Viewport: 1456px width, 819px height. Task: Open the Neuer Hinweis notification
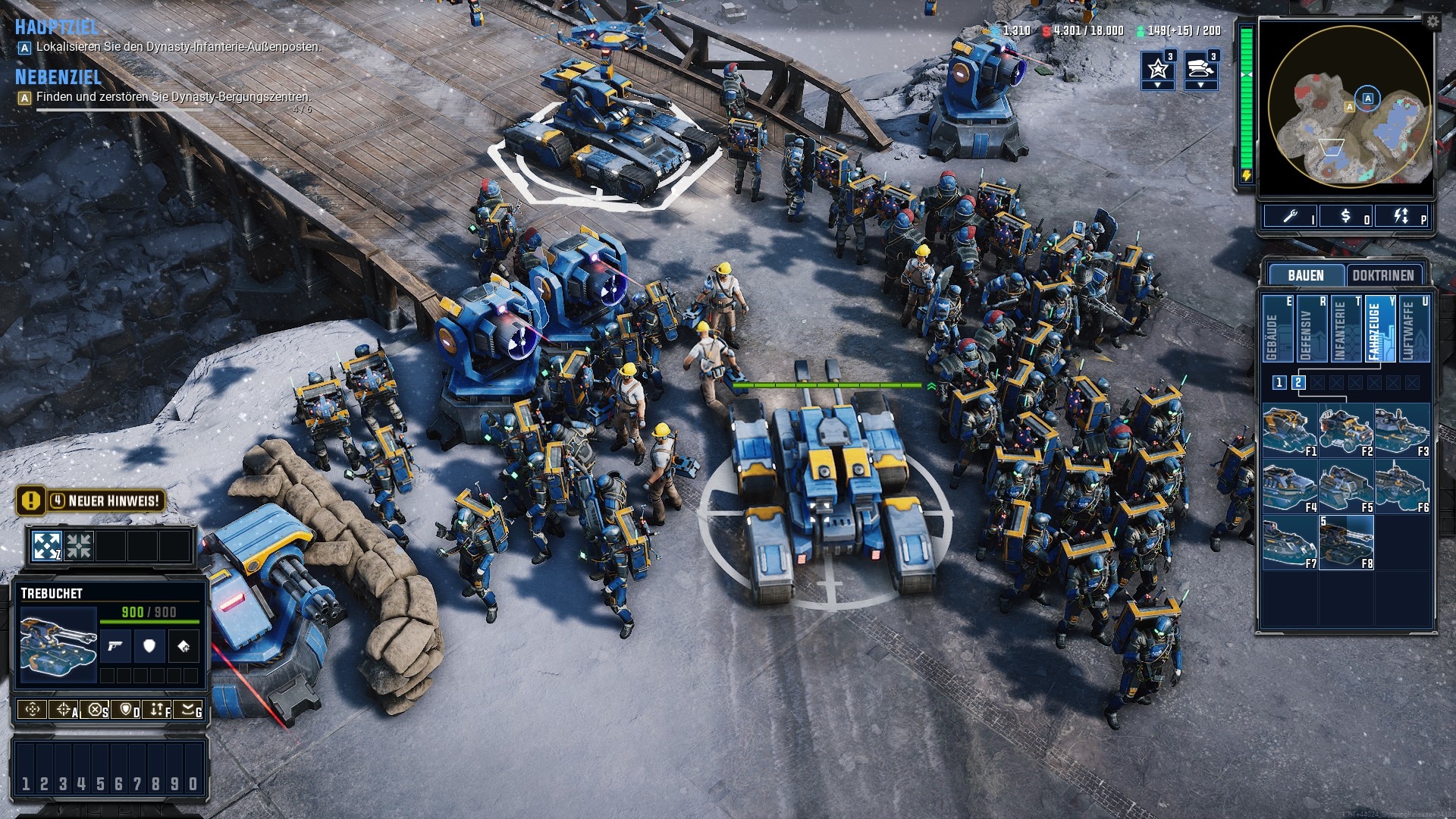tap(89, 500)
